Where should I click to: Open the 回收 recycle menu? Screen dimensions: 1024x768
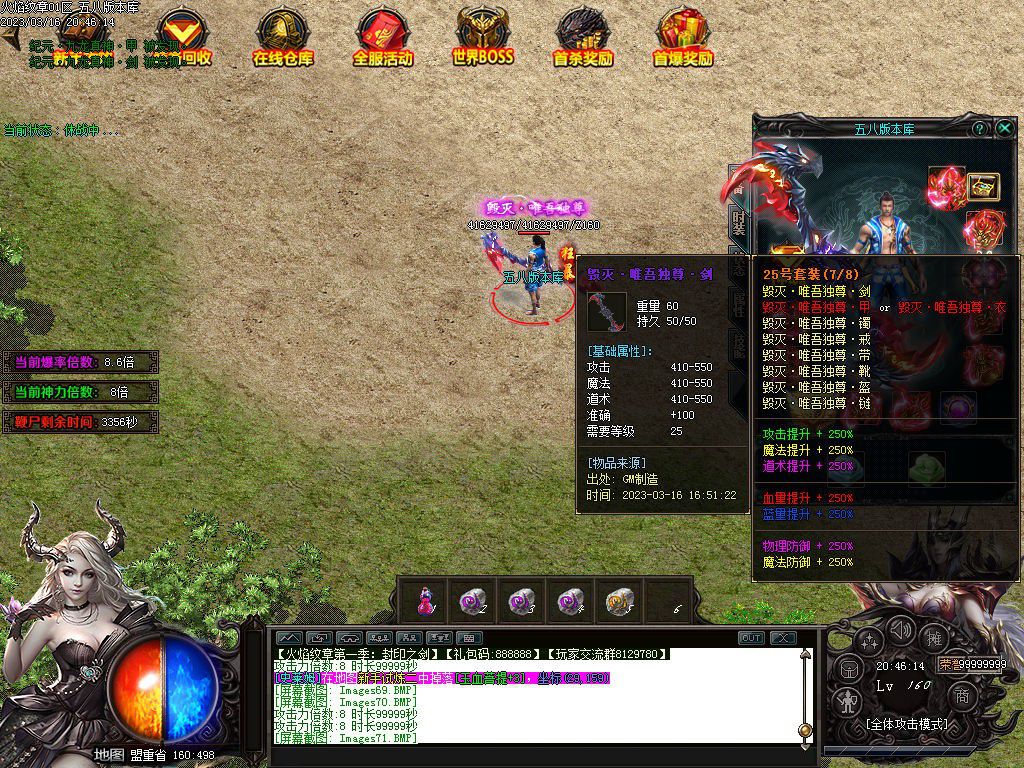pos(180,38)
